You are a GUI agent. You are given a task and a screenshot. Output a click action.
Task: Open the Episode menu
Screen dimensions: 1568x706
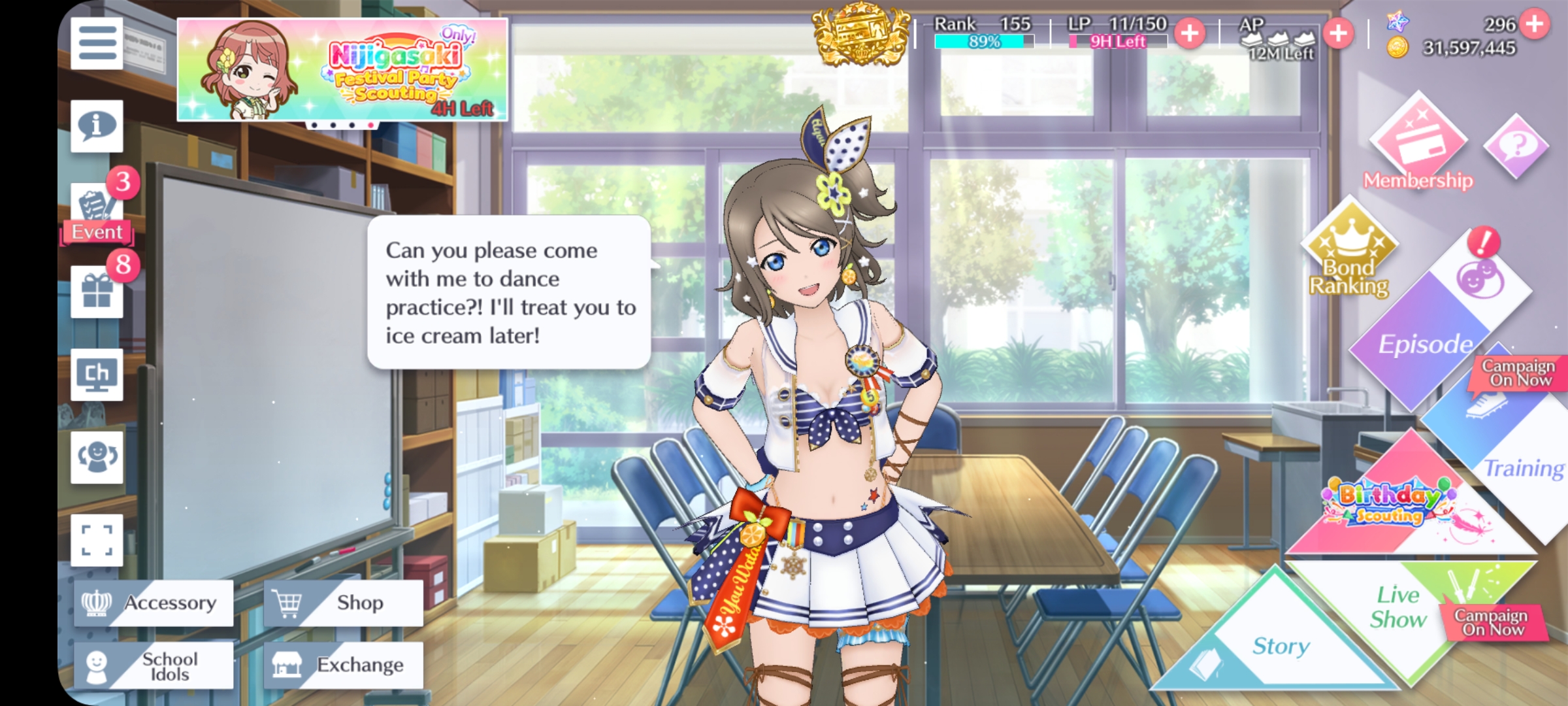click(1424, 343)
